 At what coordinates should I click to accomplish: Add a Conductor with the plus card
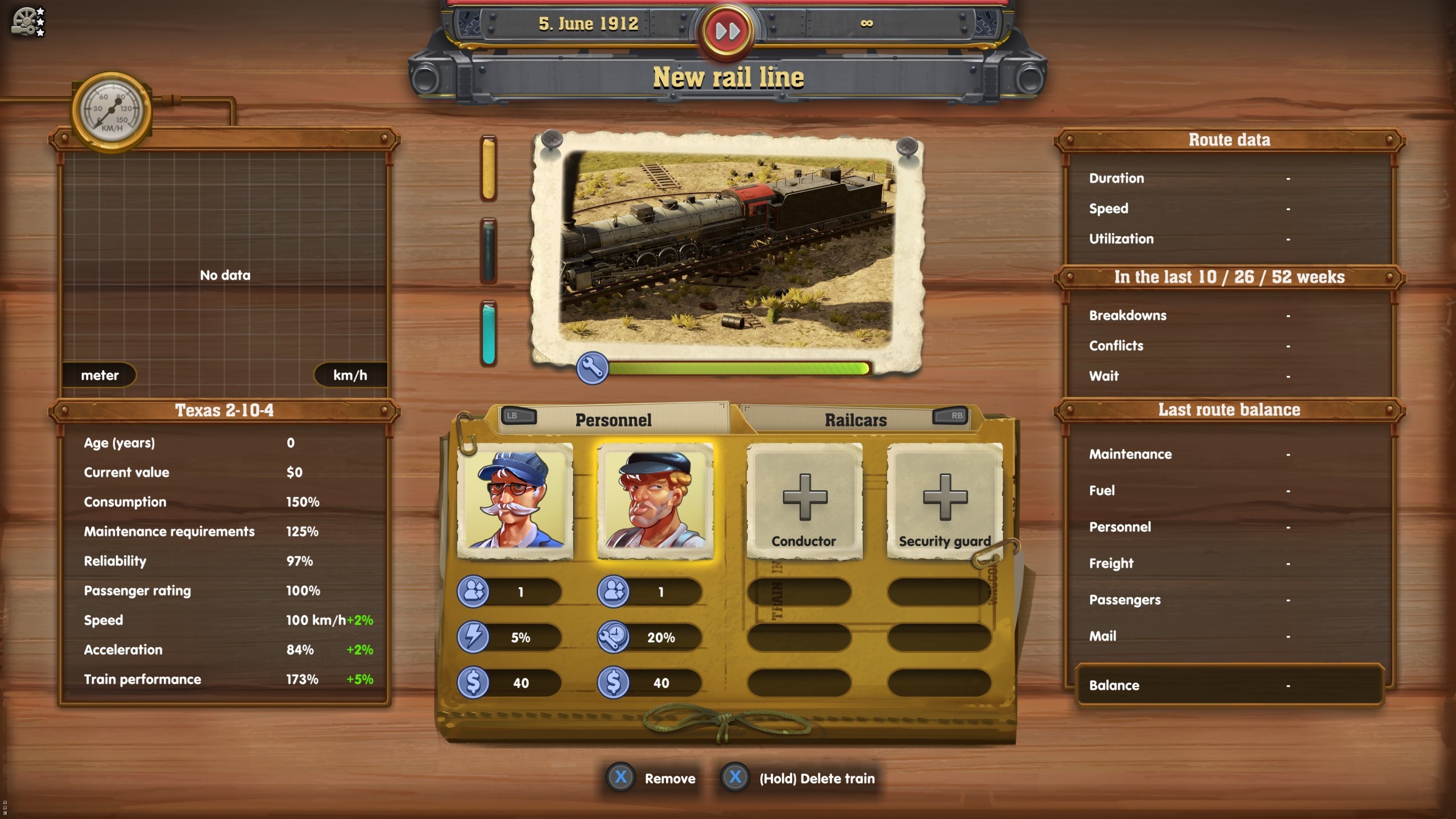804,499
